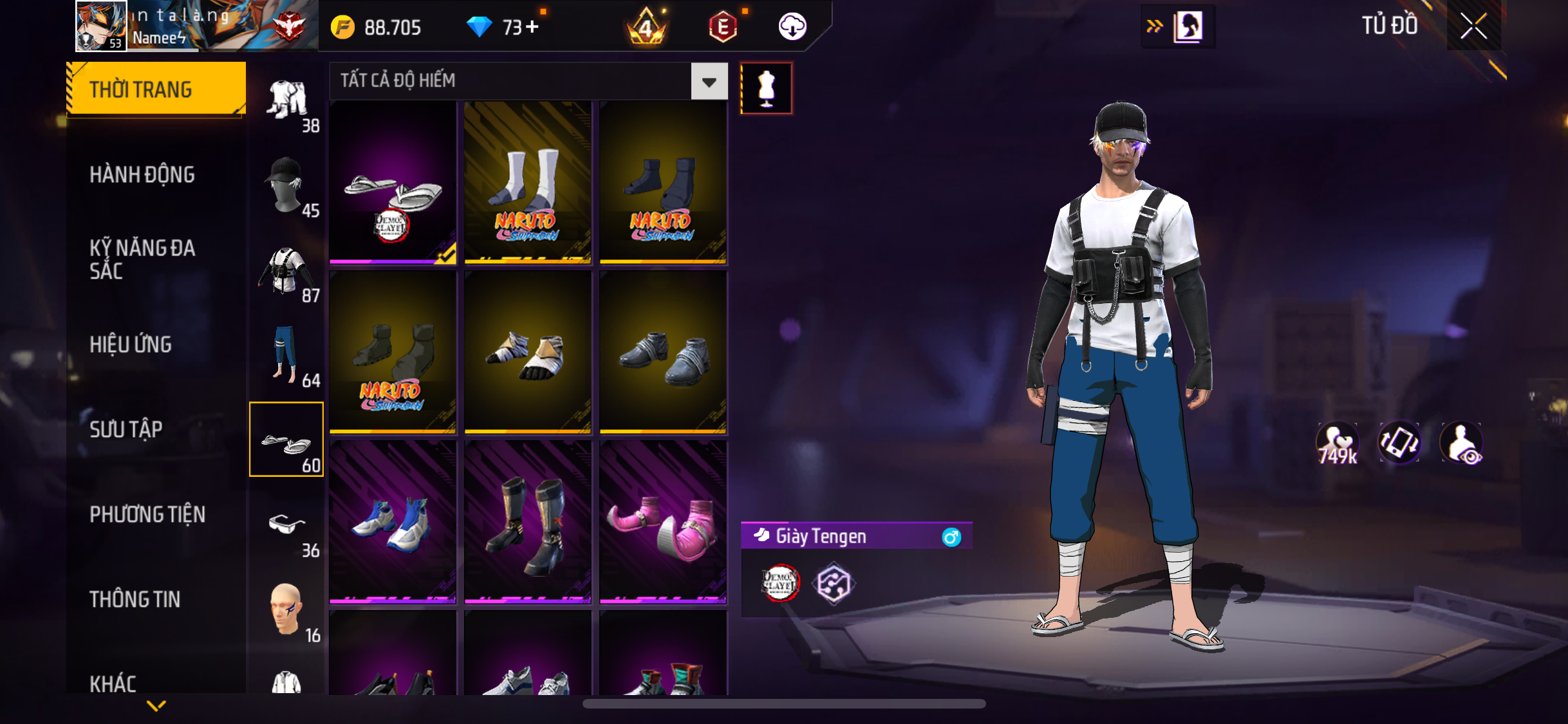Viewport: 1568px width, 724px height.
Task: Show the Thông Tin tab
Action: [x=135, y=599]
